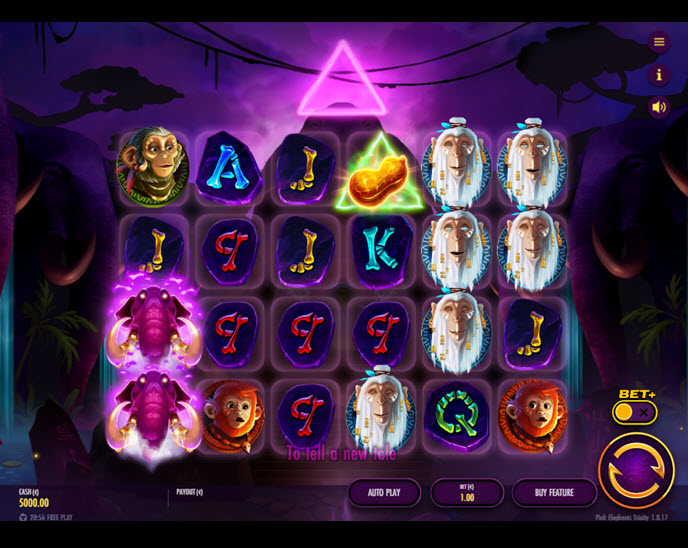Screen dimensions: 688x548
Task: Start Auto Play
Action: pos(384,493)
